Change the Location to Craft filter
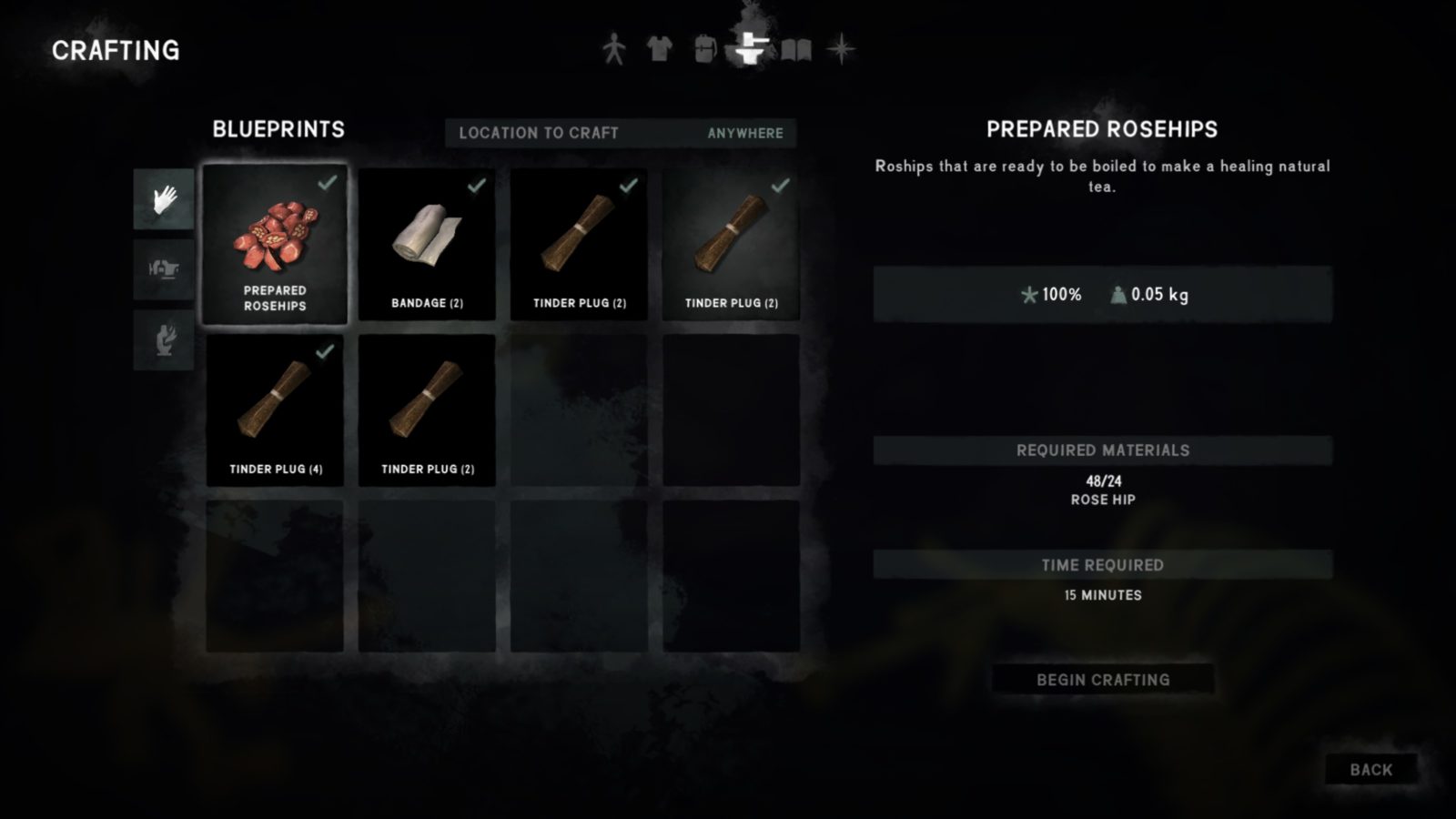1456x819 pixels. [620, 133]
